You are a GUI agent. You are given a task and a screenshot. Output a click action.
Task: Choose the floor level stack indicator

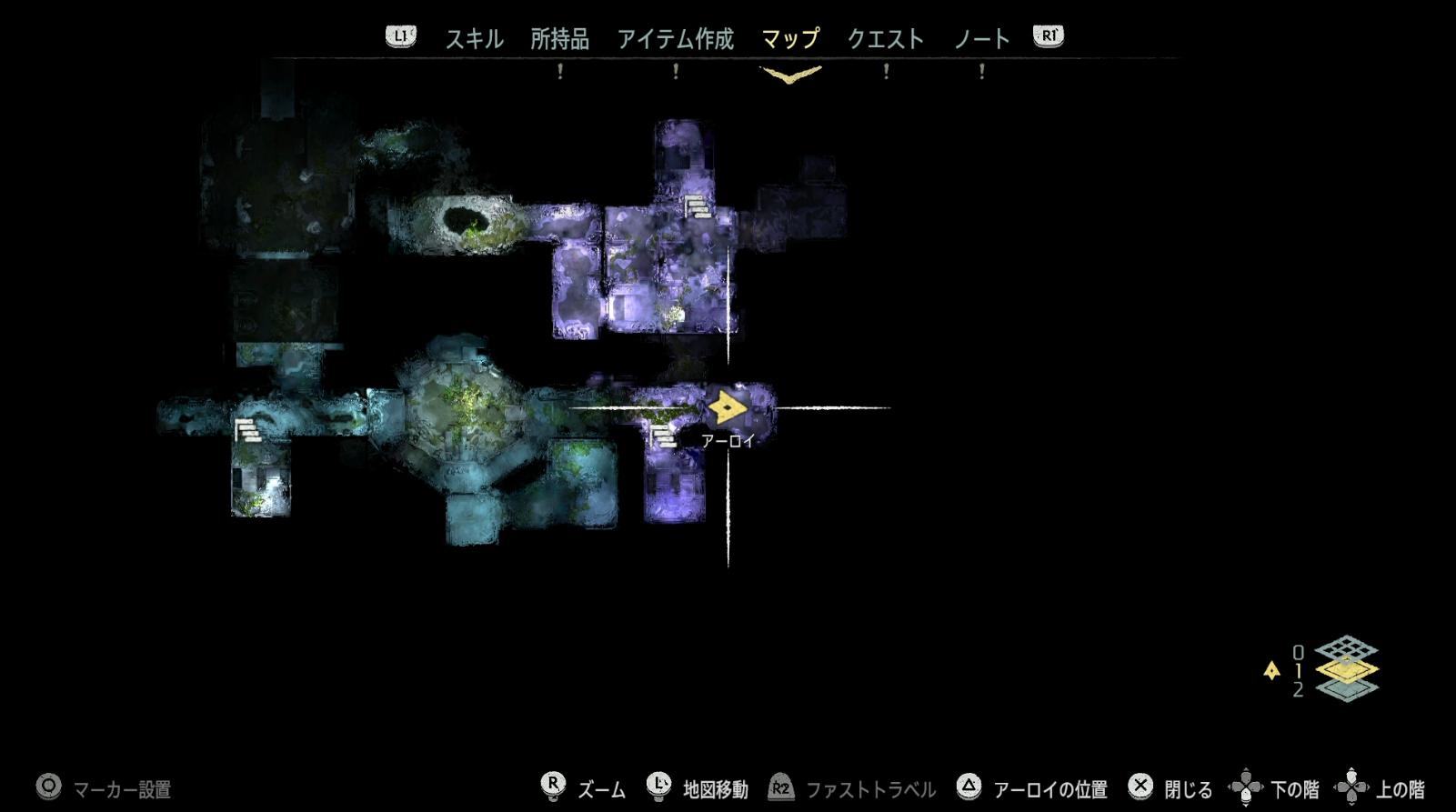click(x=1346, y=669)
